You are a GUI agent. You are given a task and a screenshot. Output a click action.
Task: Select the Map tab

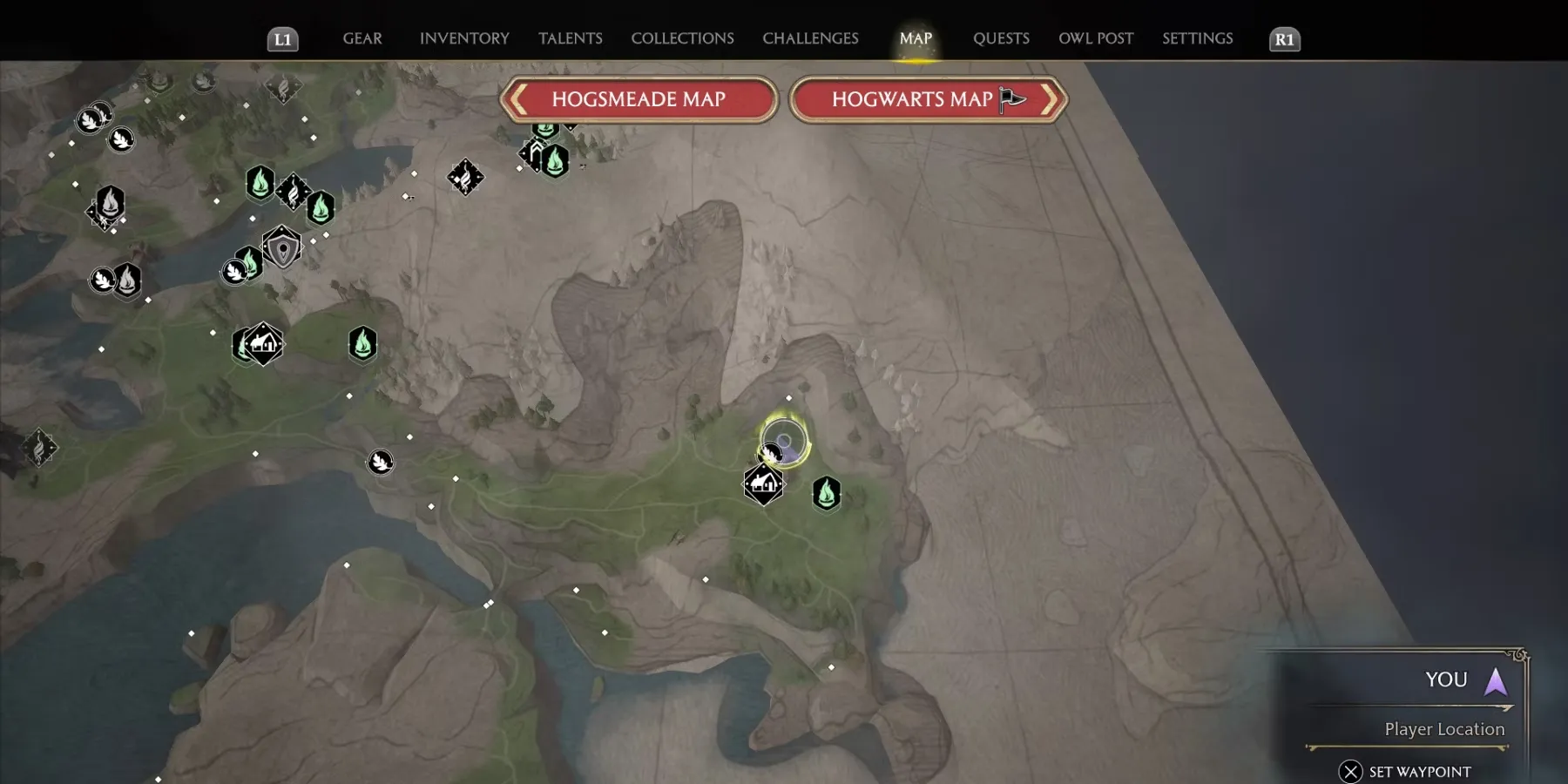click(x=916, y=38)
